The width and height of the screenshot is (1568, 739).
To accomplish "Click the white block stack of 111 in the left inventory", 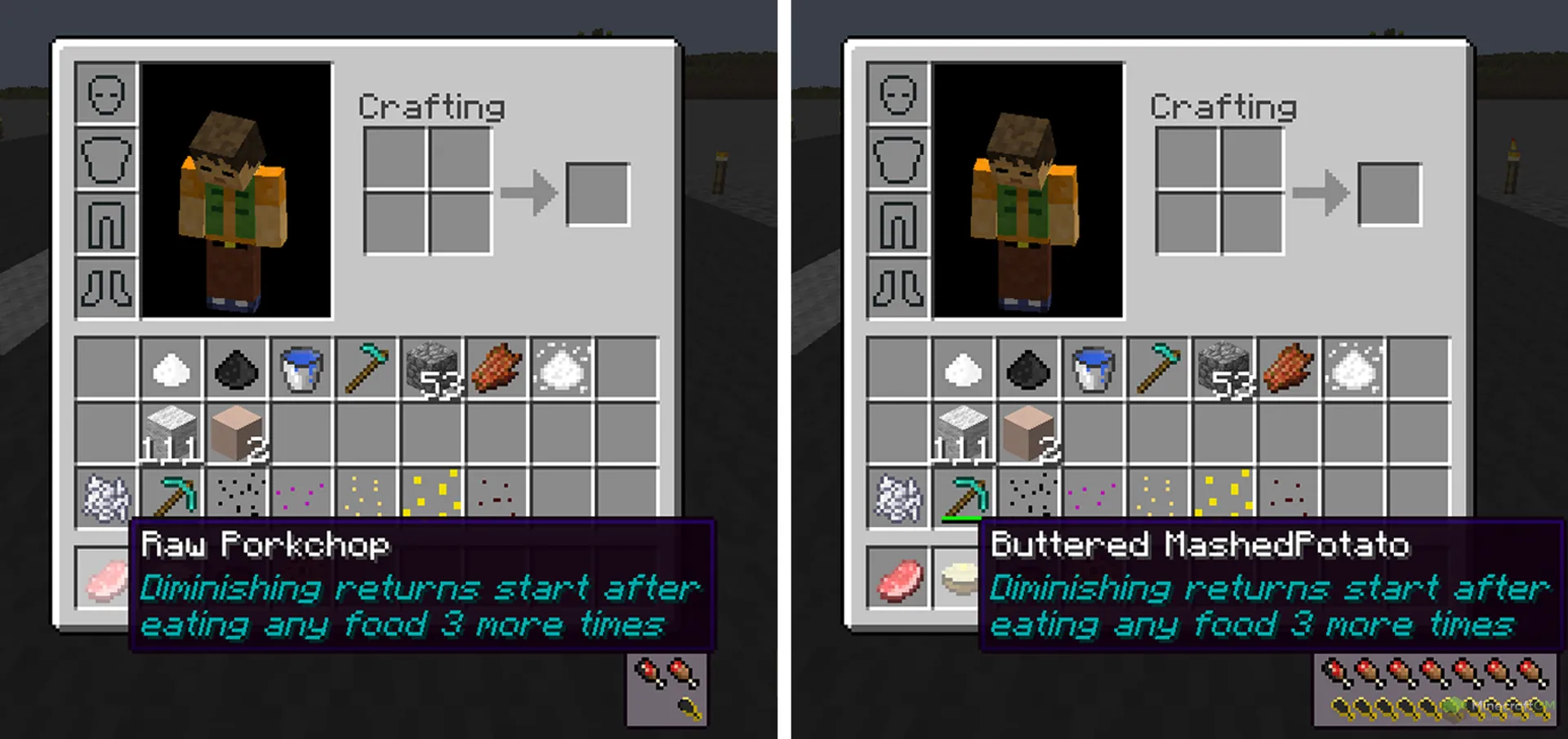I will 171,433.
